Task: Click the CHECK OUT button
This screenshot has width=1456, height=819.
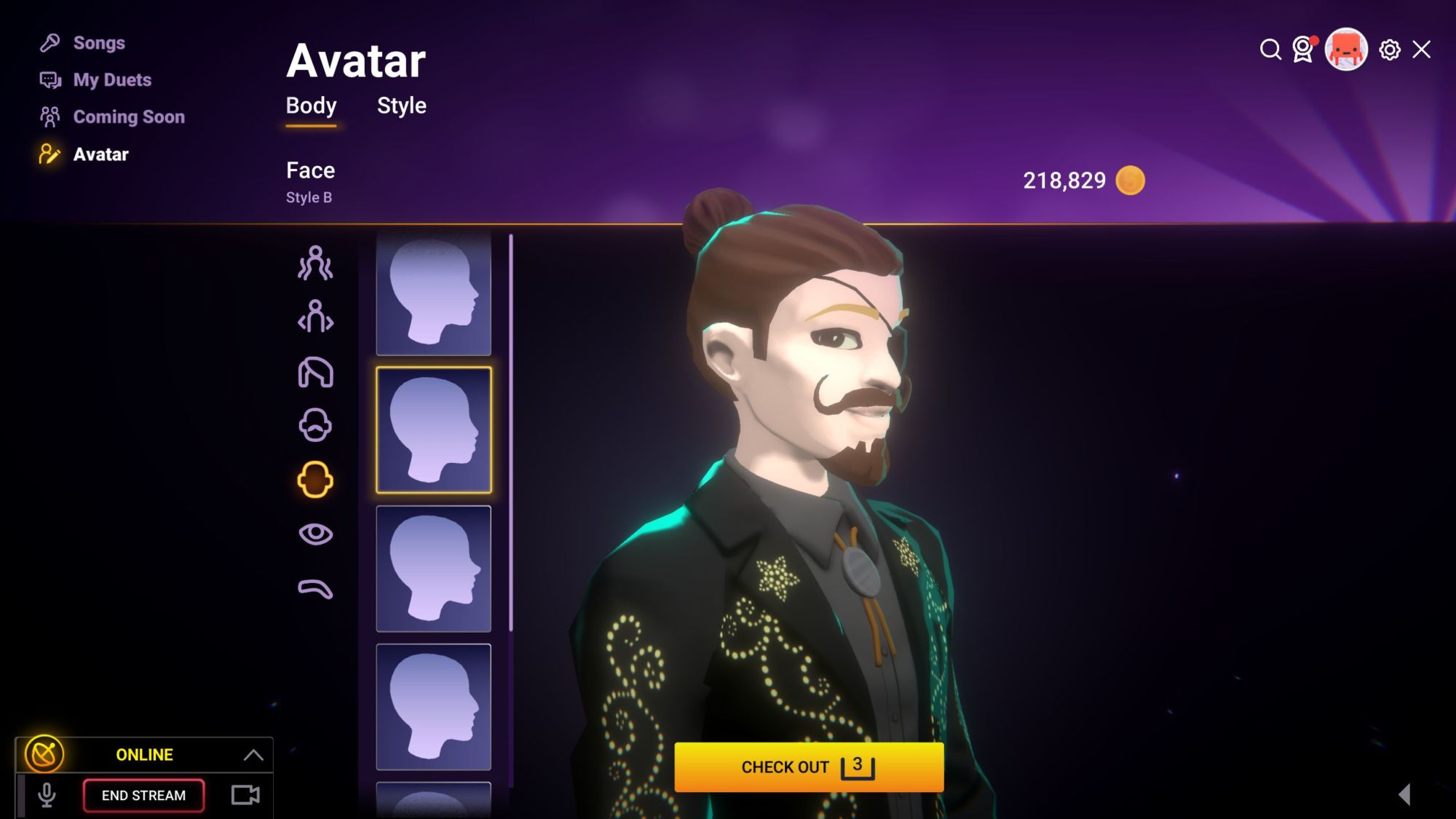Action: coord(808,767)
